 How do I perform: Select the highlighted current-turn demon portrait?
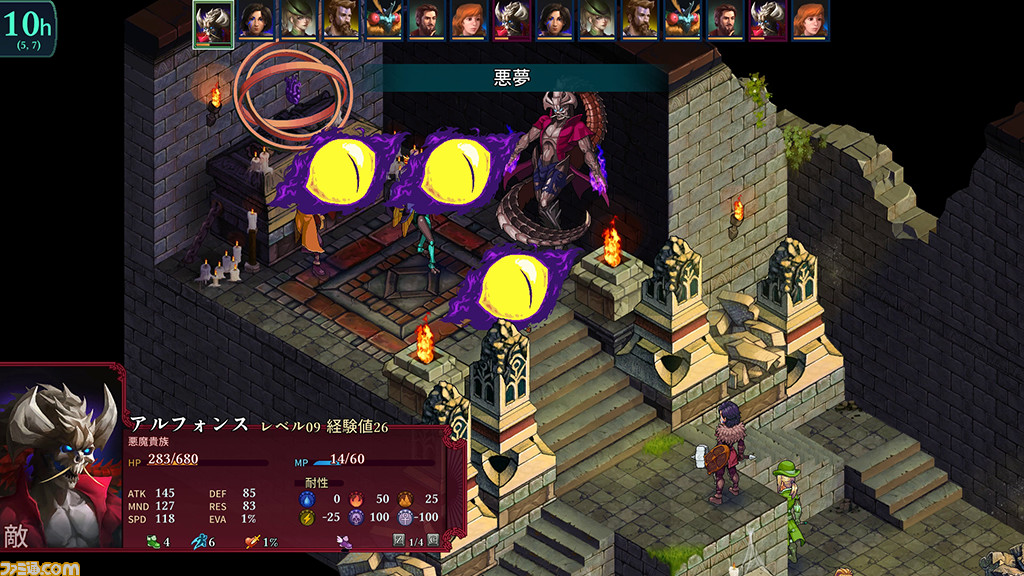[x=213, y=22]
